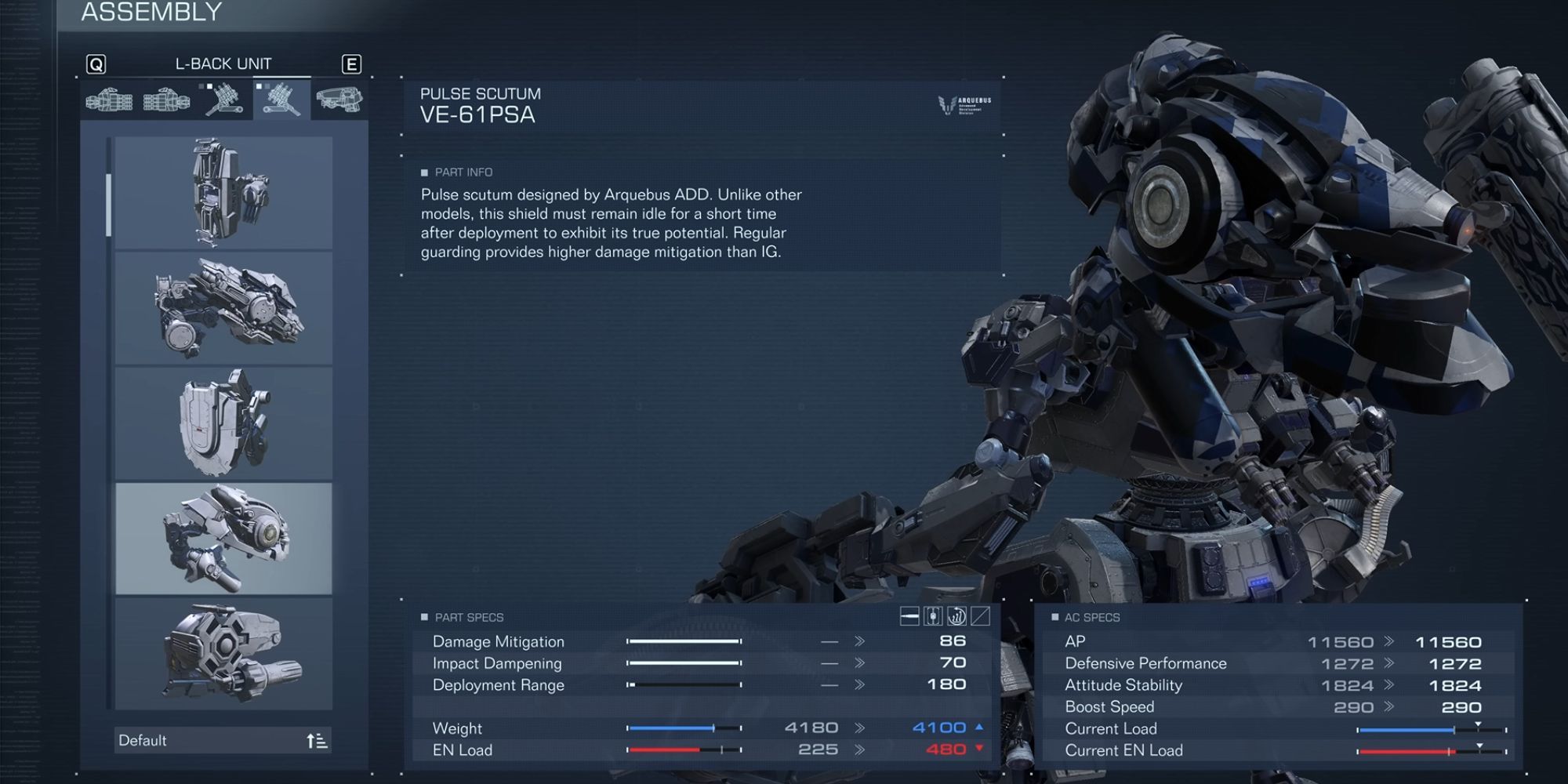Click the Arquebus manufacturer logo
Viewport: 1568px width, 784px height.
point(961,106)
